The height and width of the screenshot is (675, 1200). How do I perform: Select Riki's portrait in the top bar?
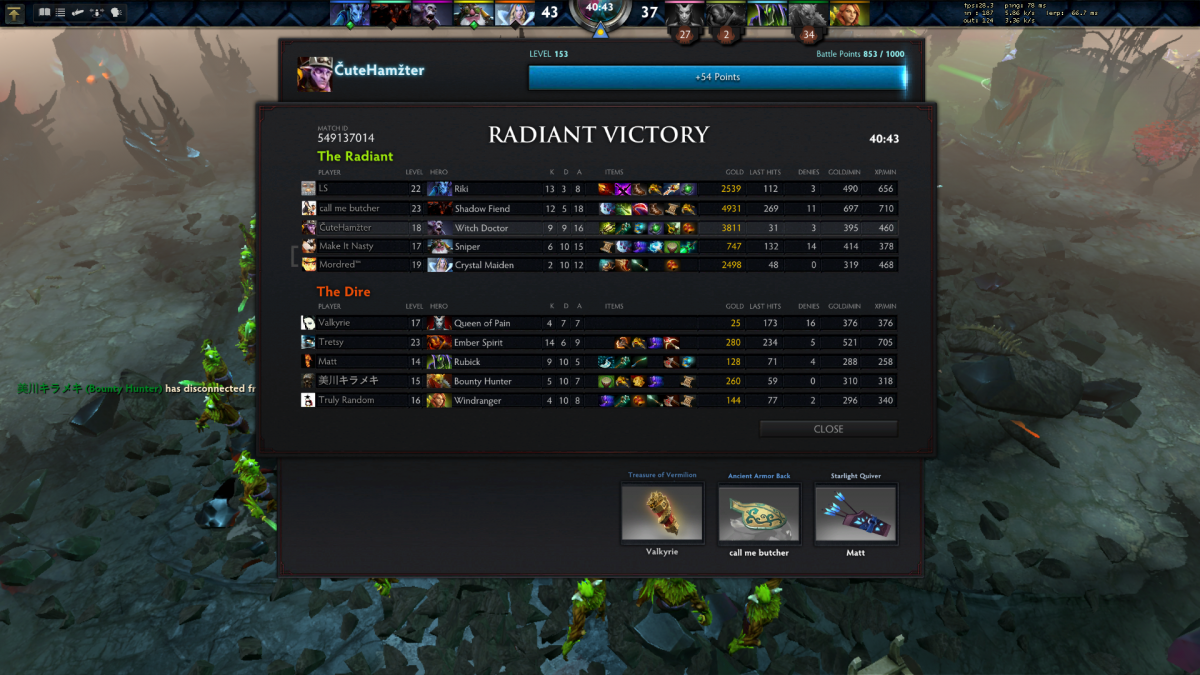tap(349, 13)
